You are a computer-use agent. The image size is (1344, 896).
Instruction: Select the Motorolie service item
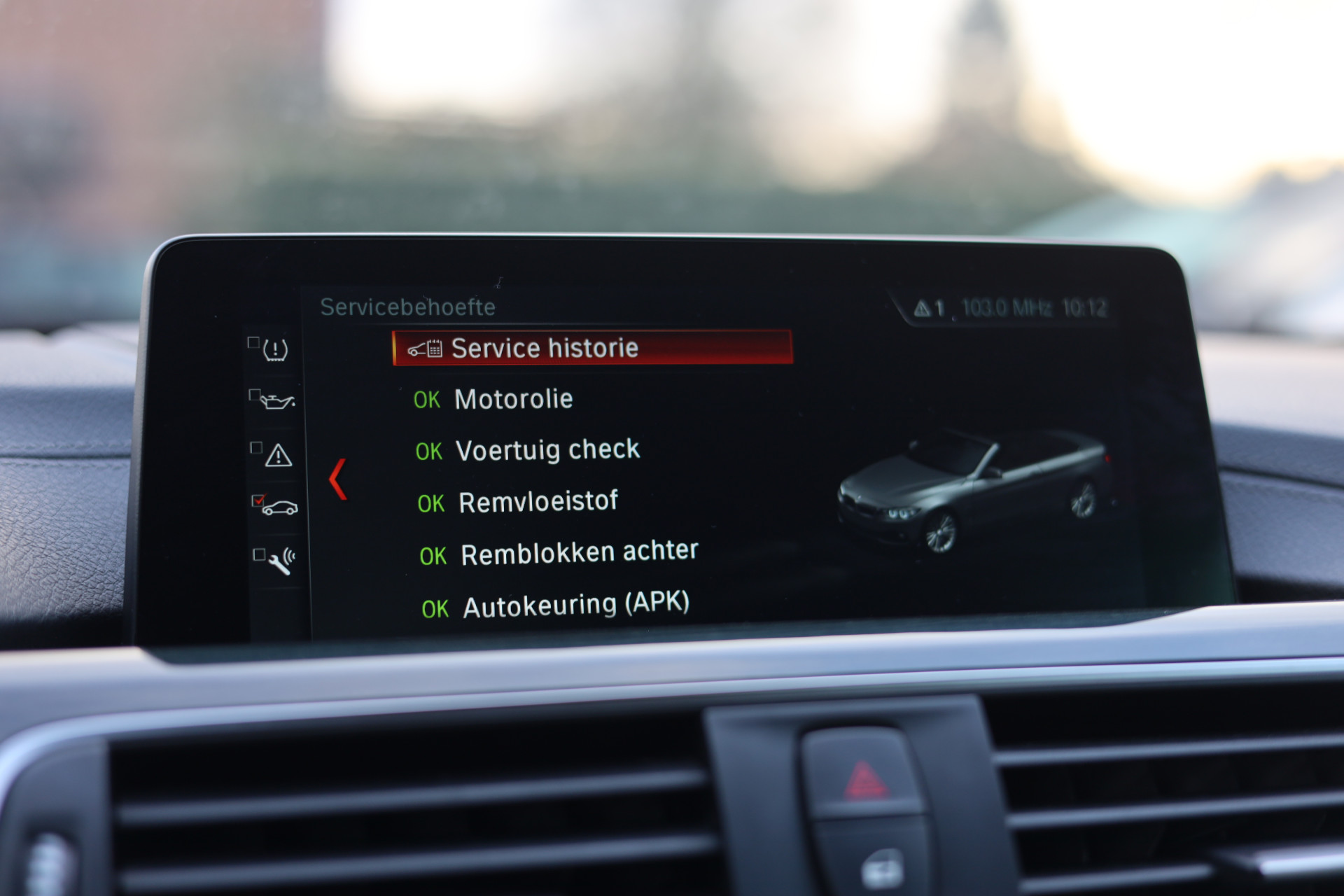click(x=513, y=399)
